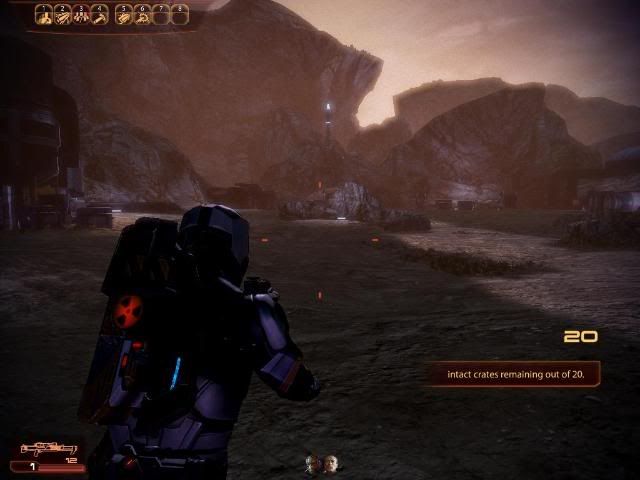Activate the power in quick slot 1

[x=44, y=15]
